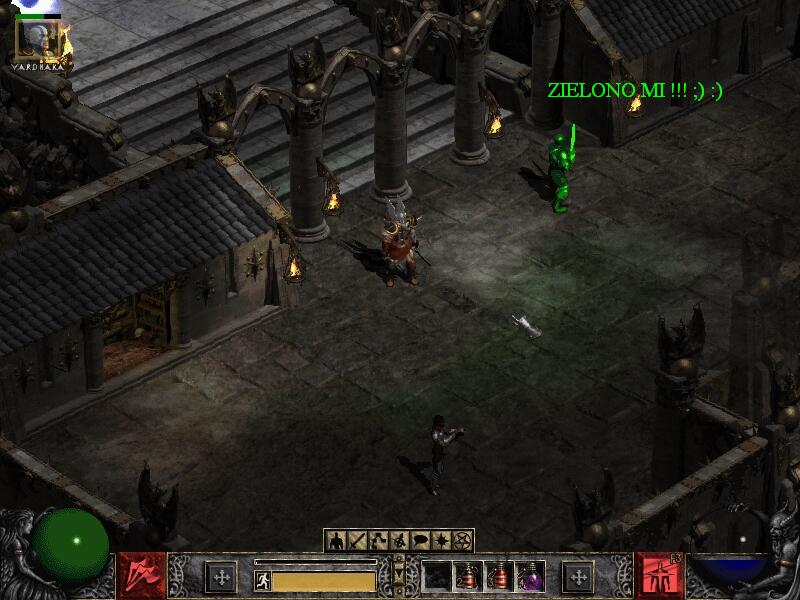Viewport: 800px width, 600px height.
Task: Select the right-hand red skill icon
Action: tap(660, 576)
